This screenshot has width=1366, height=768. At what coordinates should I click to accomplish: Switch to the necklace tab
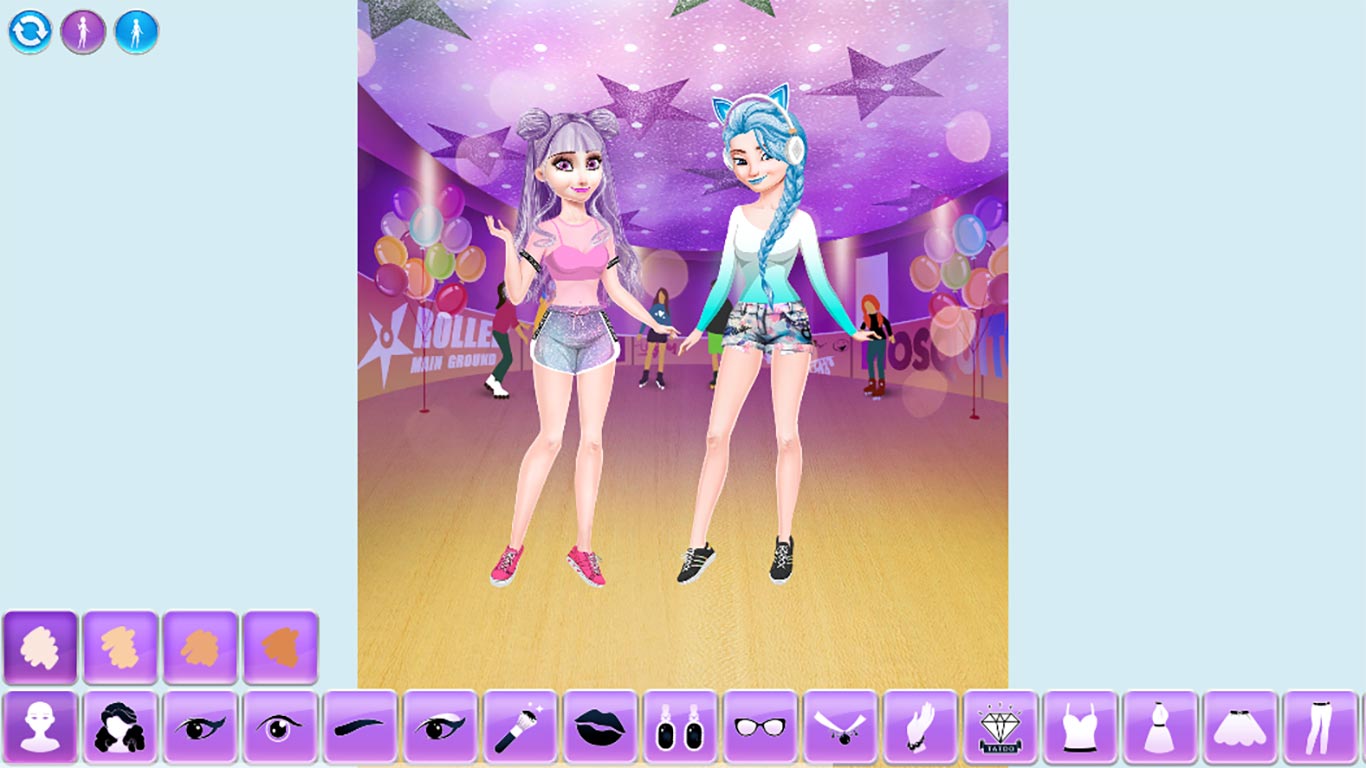pyautogui.click(x=839, y=730)
